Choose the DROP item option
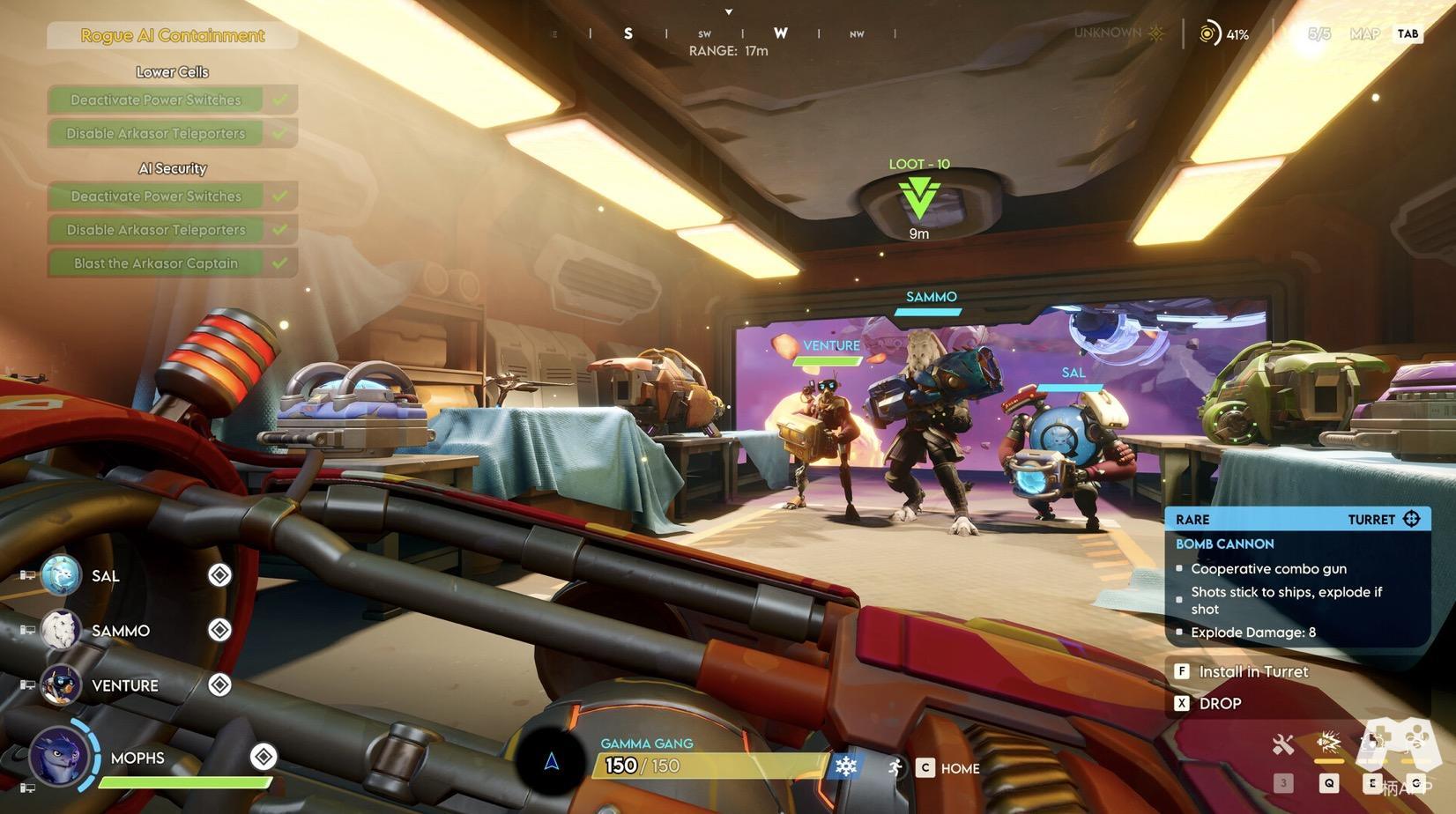Image resolution: width=1456 pixels, height=814 pixels. tap(1220, 703)
